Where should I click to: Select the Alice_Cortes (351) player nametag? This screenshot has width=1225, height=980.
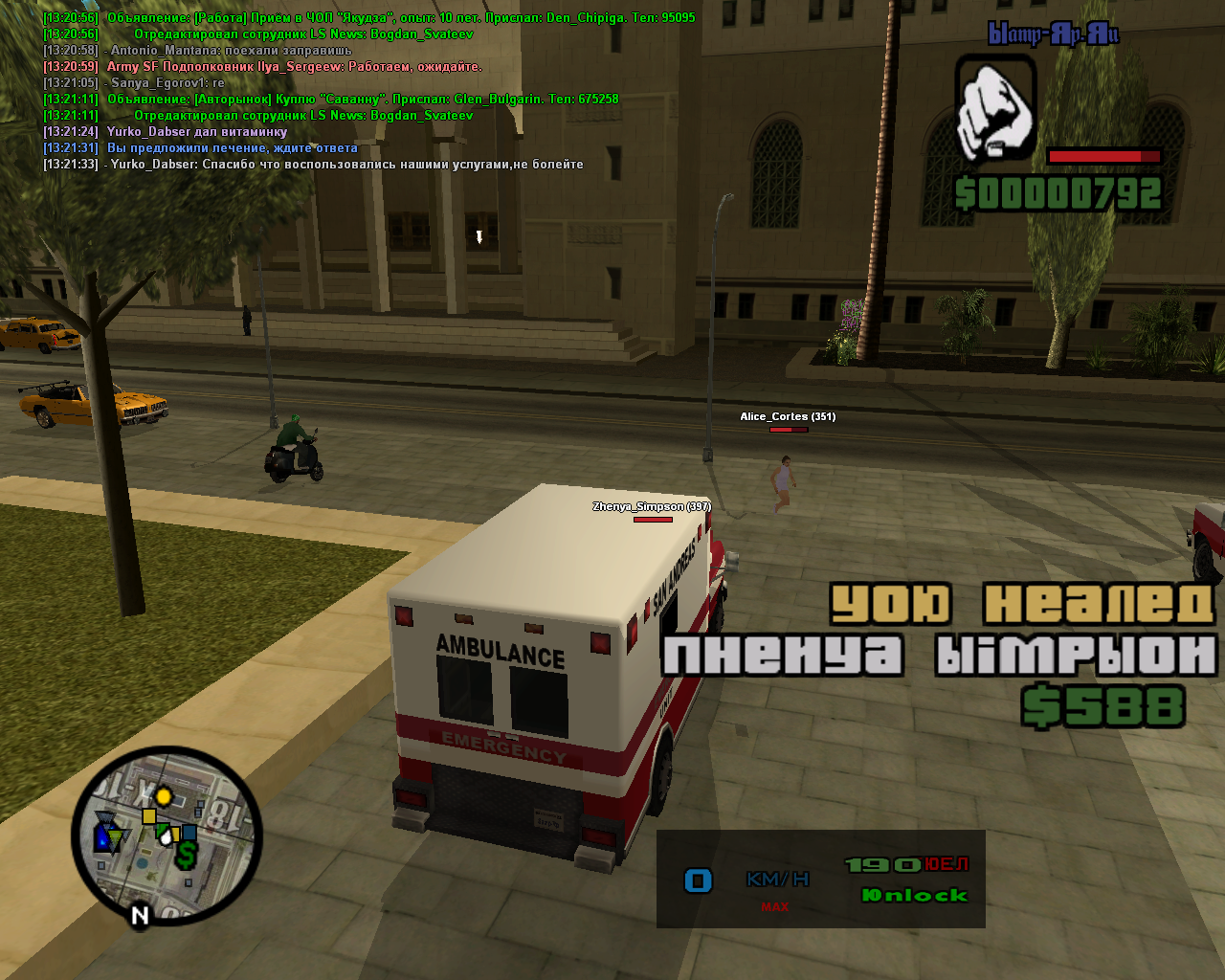[x=787, y=416]
